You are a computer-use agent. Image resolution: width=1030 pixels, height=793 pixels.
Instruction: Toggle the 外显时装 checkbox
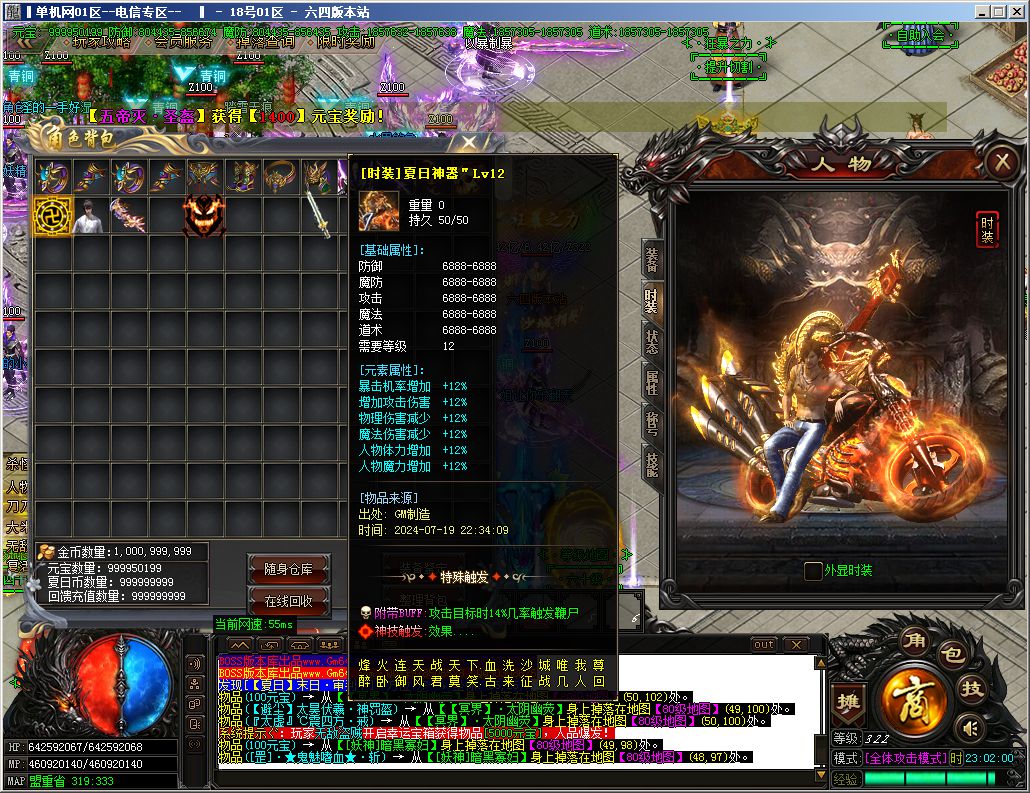(813, 571)
